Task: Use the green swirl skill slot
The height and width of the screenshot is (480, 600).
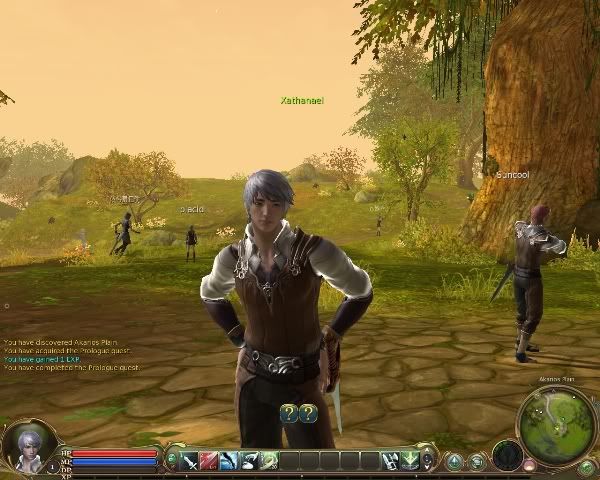Action: (269, 460)
